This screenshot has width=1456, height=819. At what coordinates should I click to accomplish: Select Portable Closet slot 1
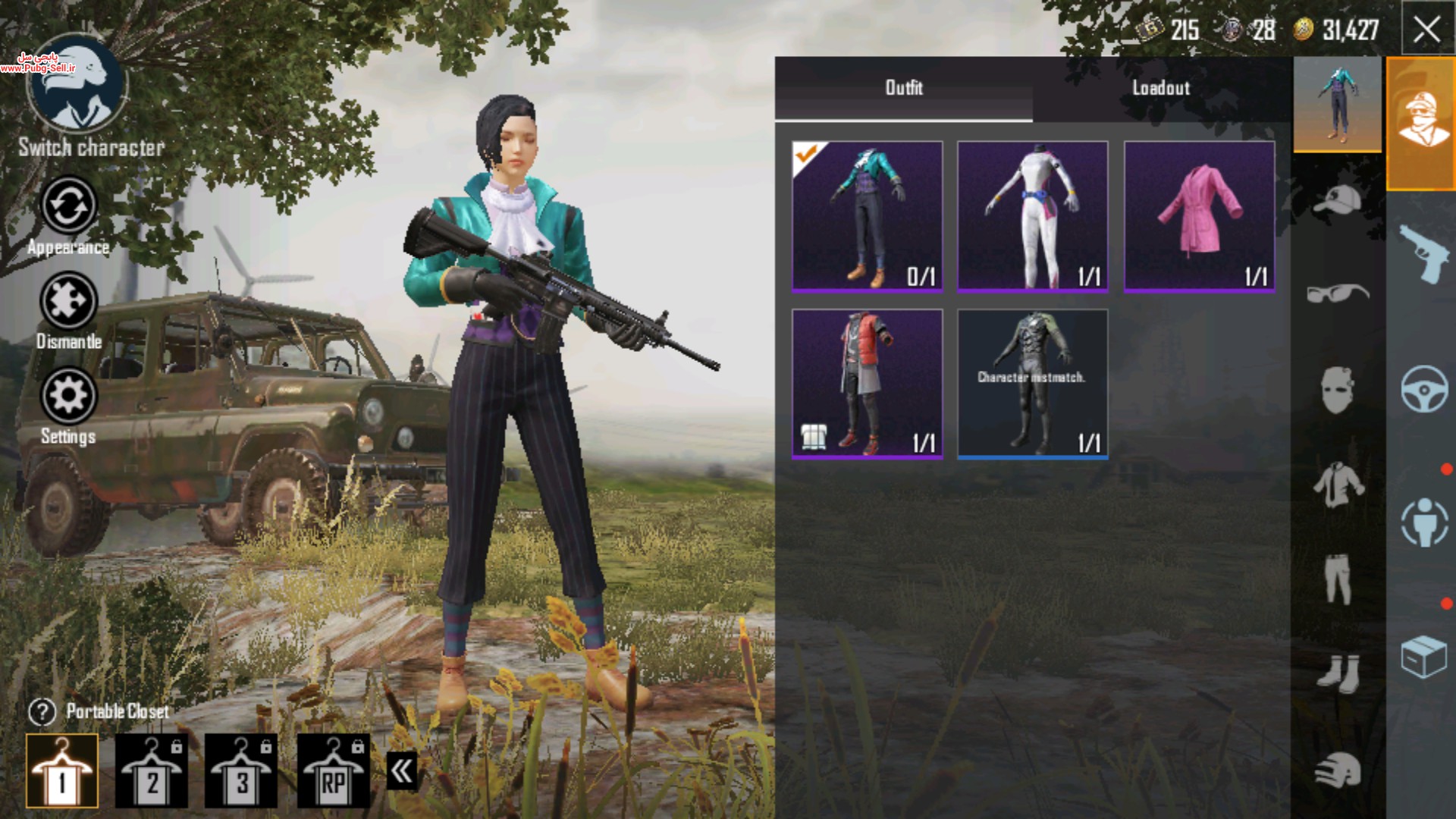pyautogui.click(x=62, y=771)
